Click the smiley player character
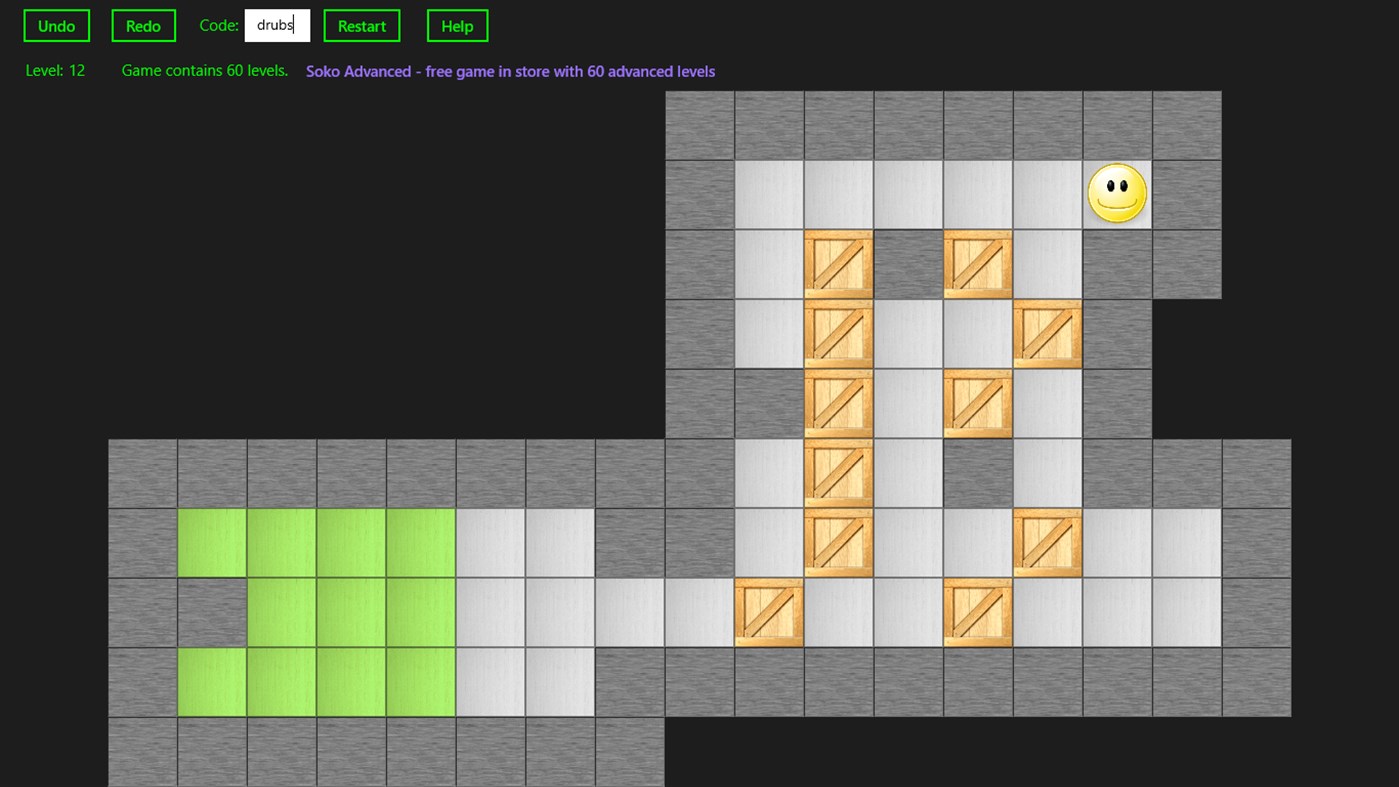Viewport: 1399px width, 787px height. pyautogui.click(x=1117, y=193)
